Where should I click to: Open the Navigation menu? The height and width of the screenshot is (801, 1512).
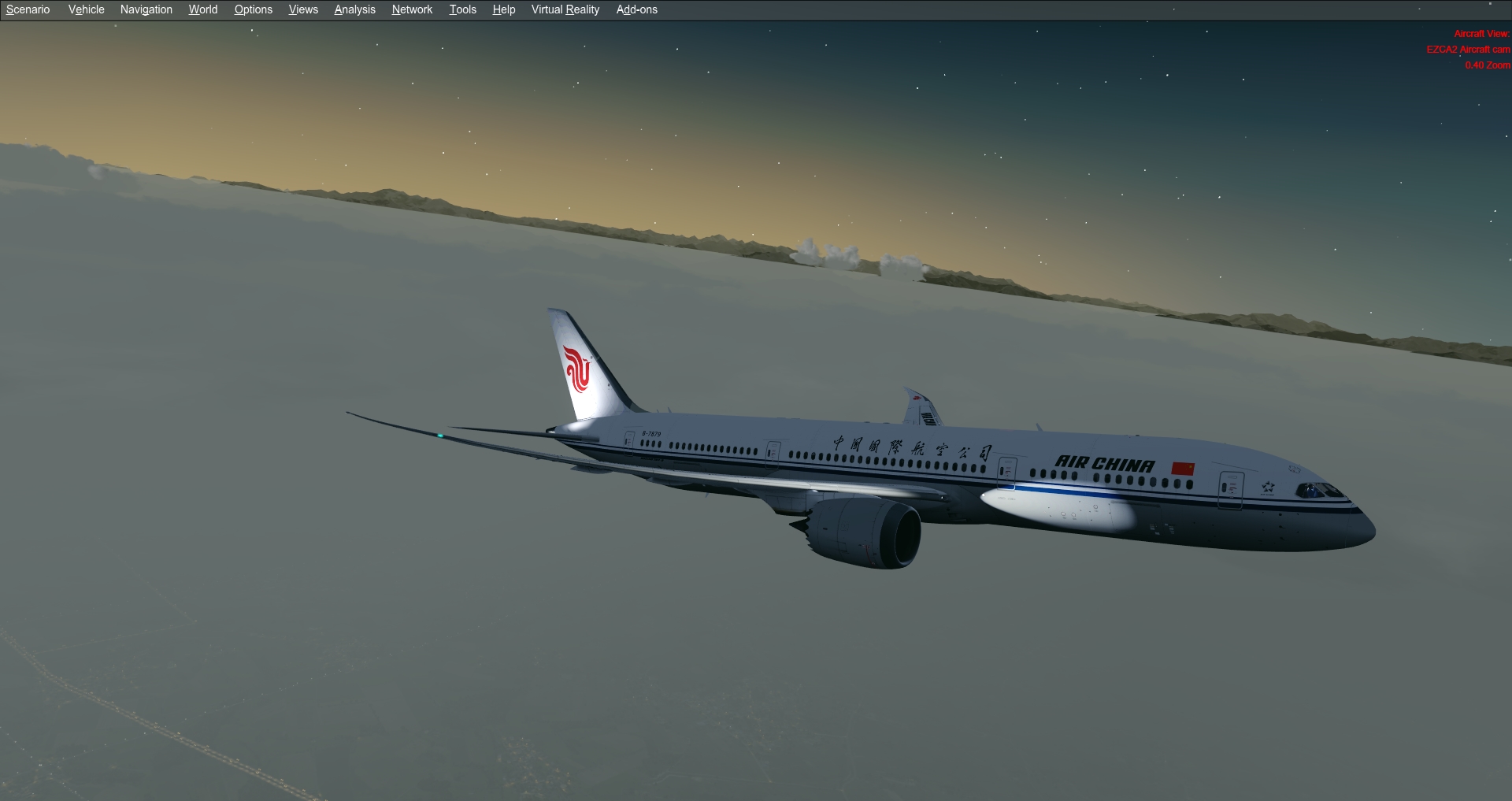click(x=146, y=9)
